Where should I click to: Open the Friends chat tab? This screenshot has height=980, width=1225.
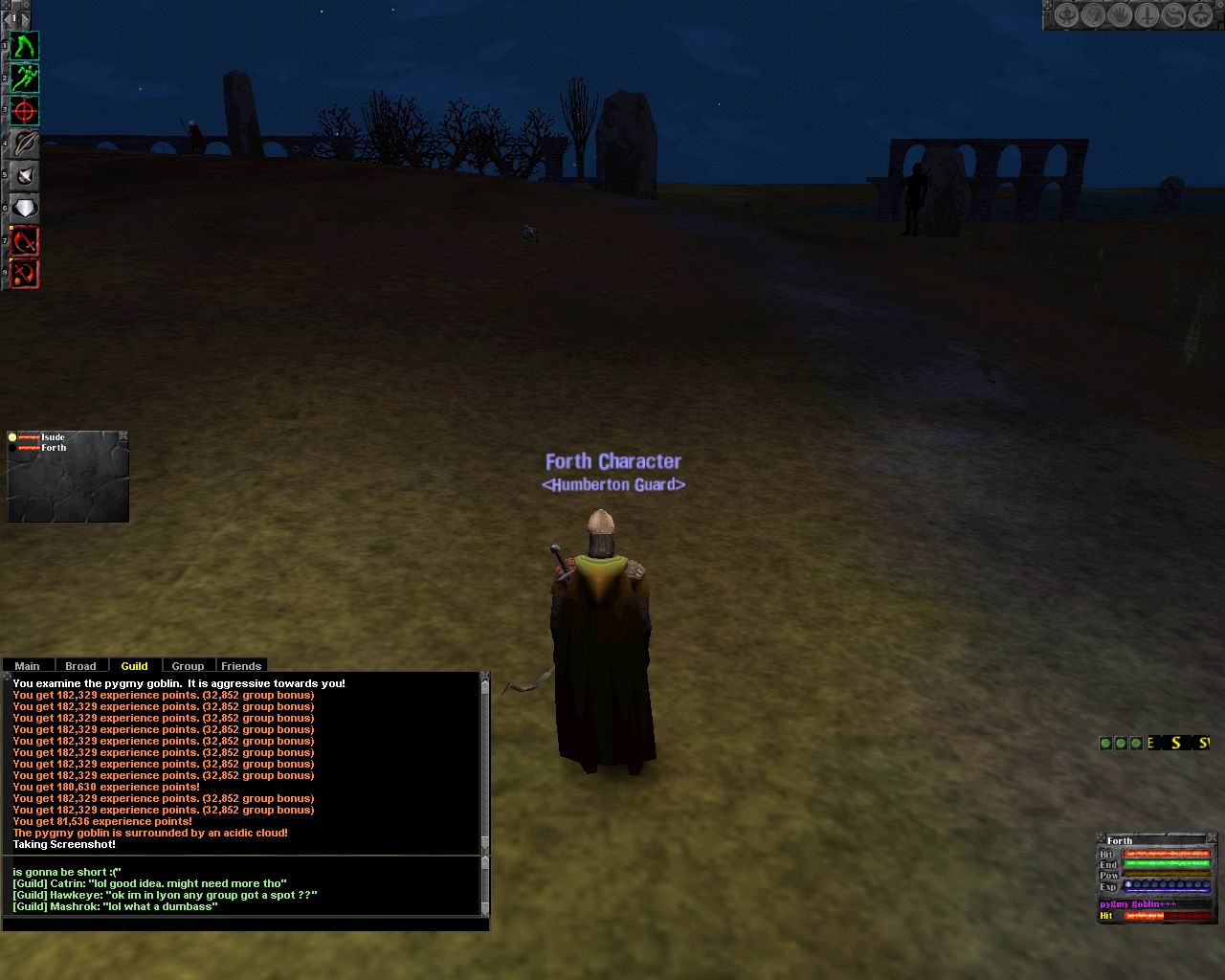pyautogui.click(x=241, y=665)
